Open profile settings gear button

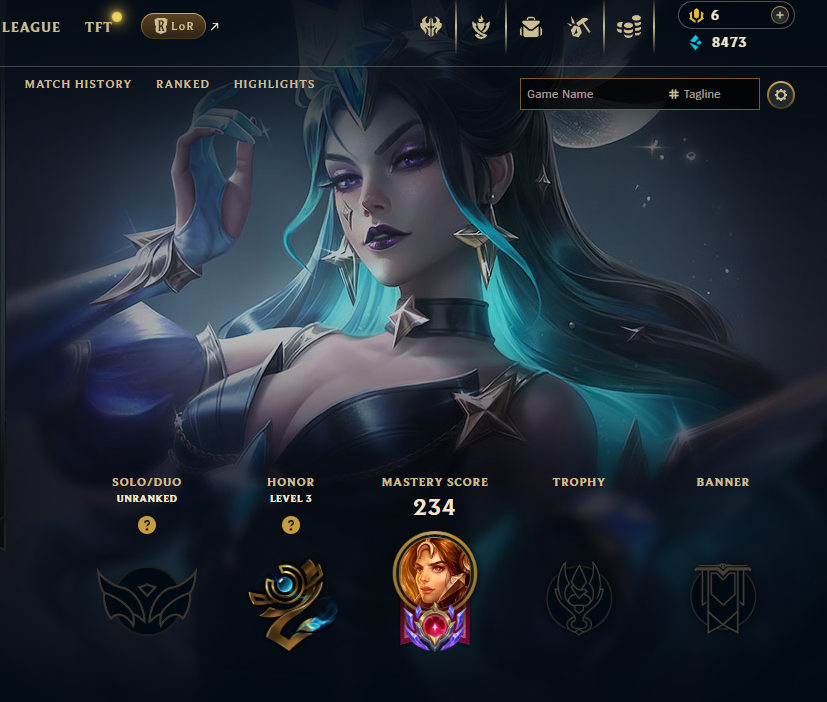pos(781,95)
